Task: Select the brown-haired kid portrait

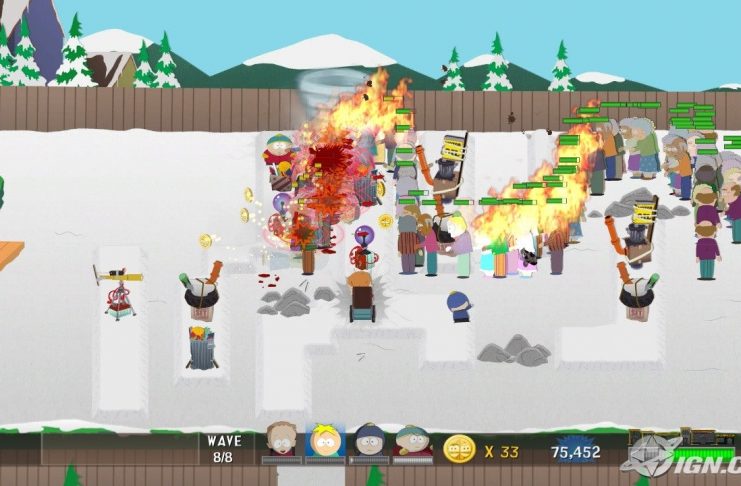Action: click(282, 440)
